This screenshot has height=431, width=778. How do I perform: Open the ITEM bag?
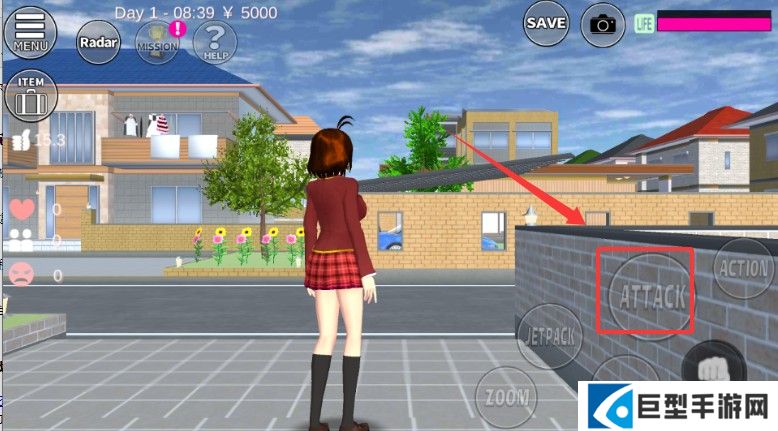(30, 97)
